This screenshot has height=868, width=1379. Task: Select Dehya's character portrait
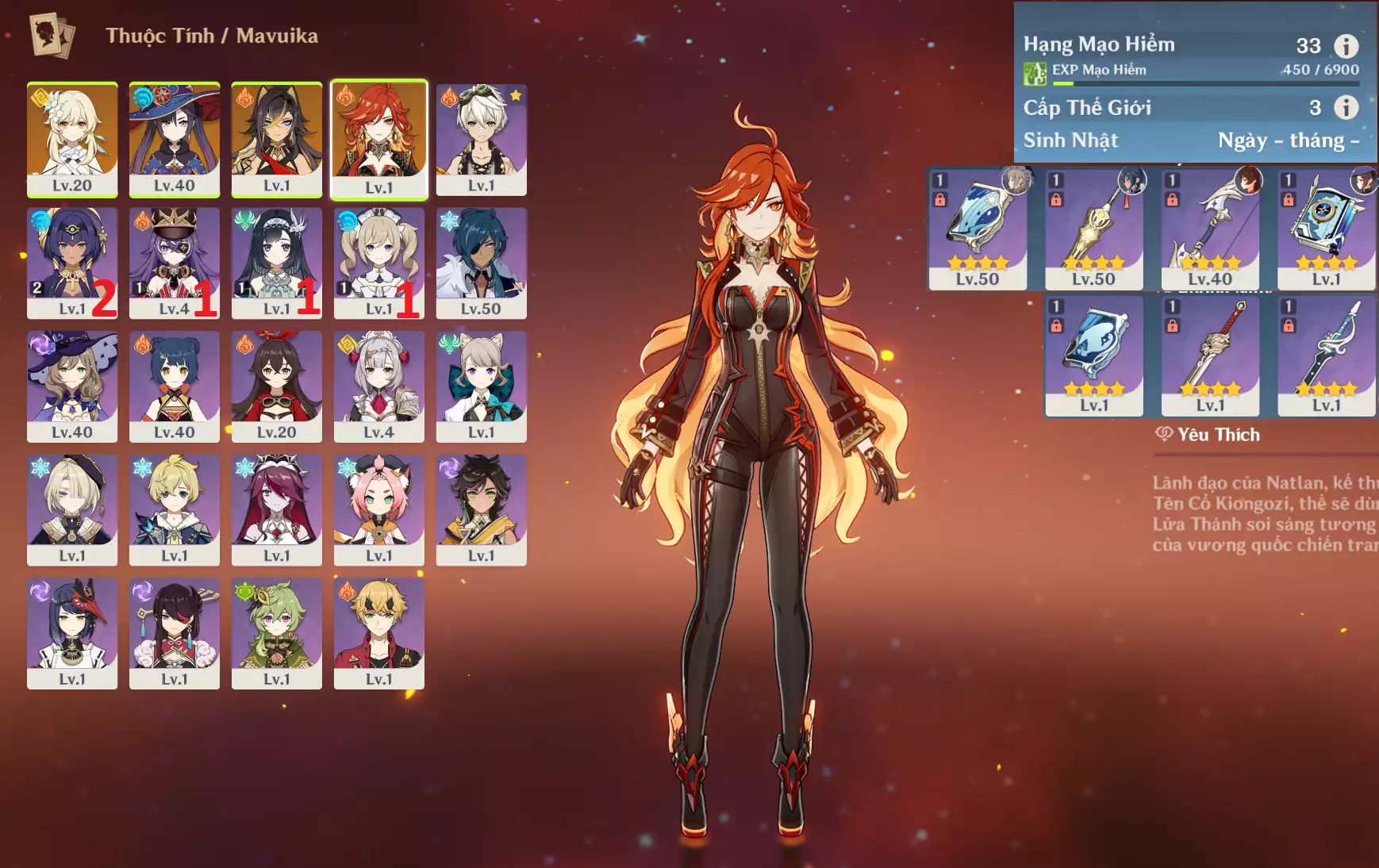tap(277, 139)
